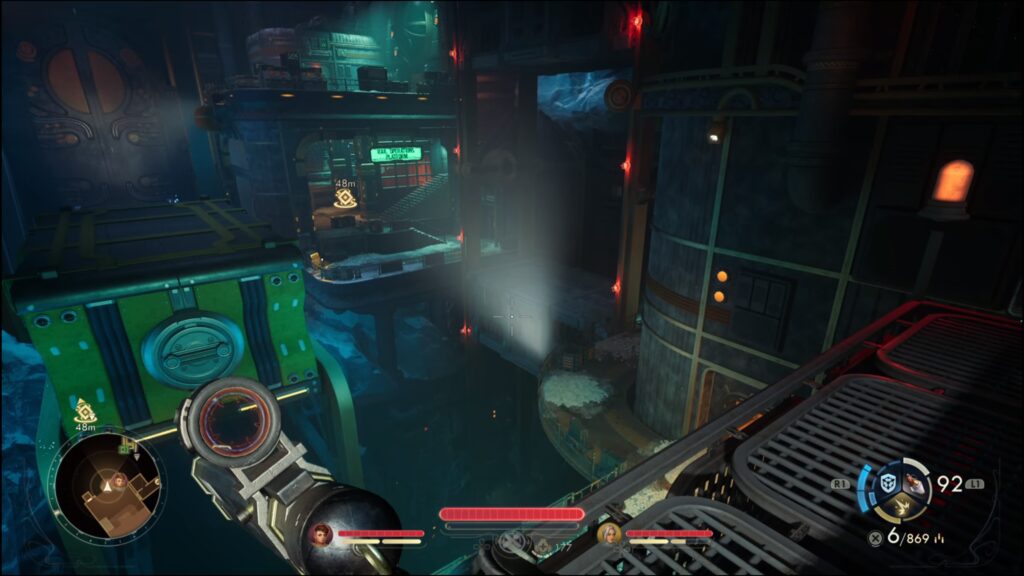Click the 48m objective marker near the stairs
1024x576 pixels.
(x=345, y=198)
